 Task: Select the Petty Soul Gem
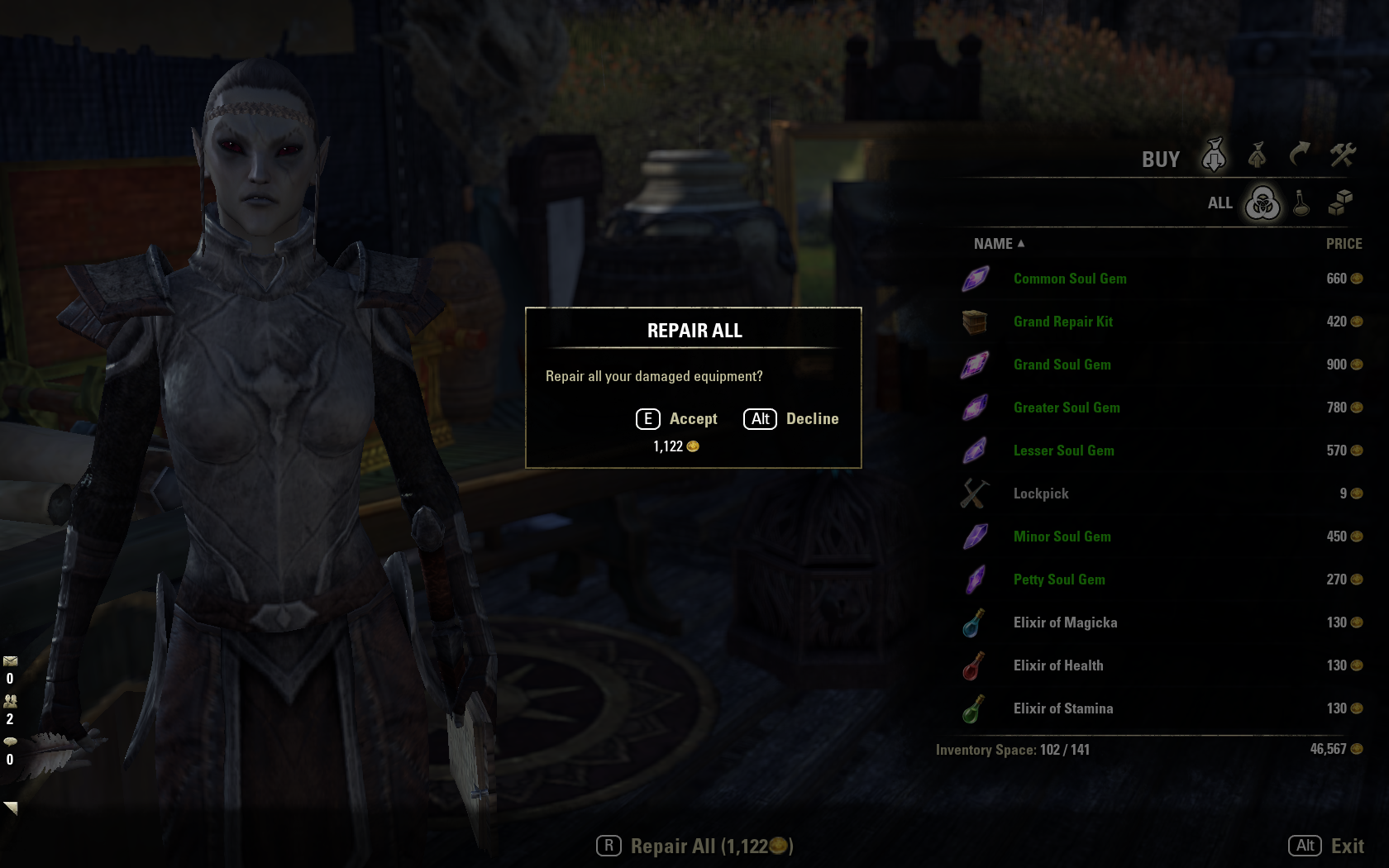click(x=1059, y=579)
